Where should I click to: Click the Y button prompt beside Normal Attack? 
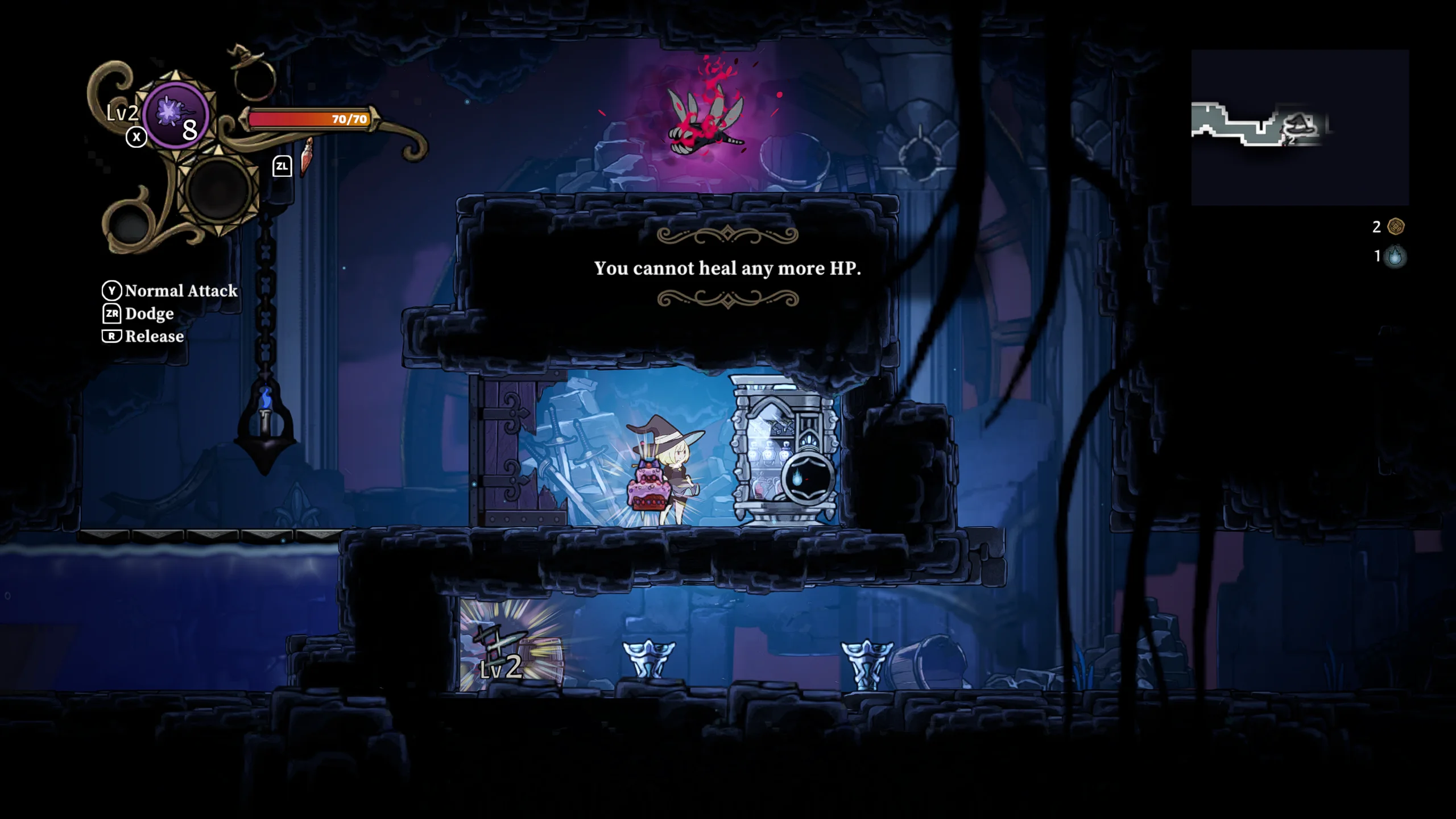point(112,291)
